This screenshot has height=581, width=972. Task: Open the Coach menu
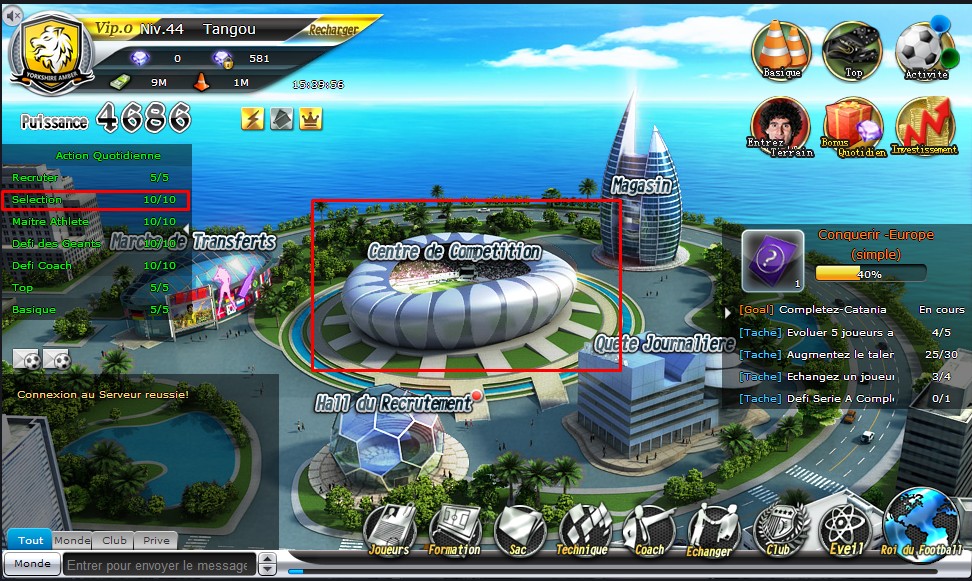tap(650, 529)
